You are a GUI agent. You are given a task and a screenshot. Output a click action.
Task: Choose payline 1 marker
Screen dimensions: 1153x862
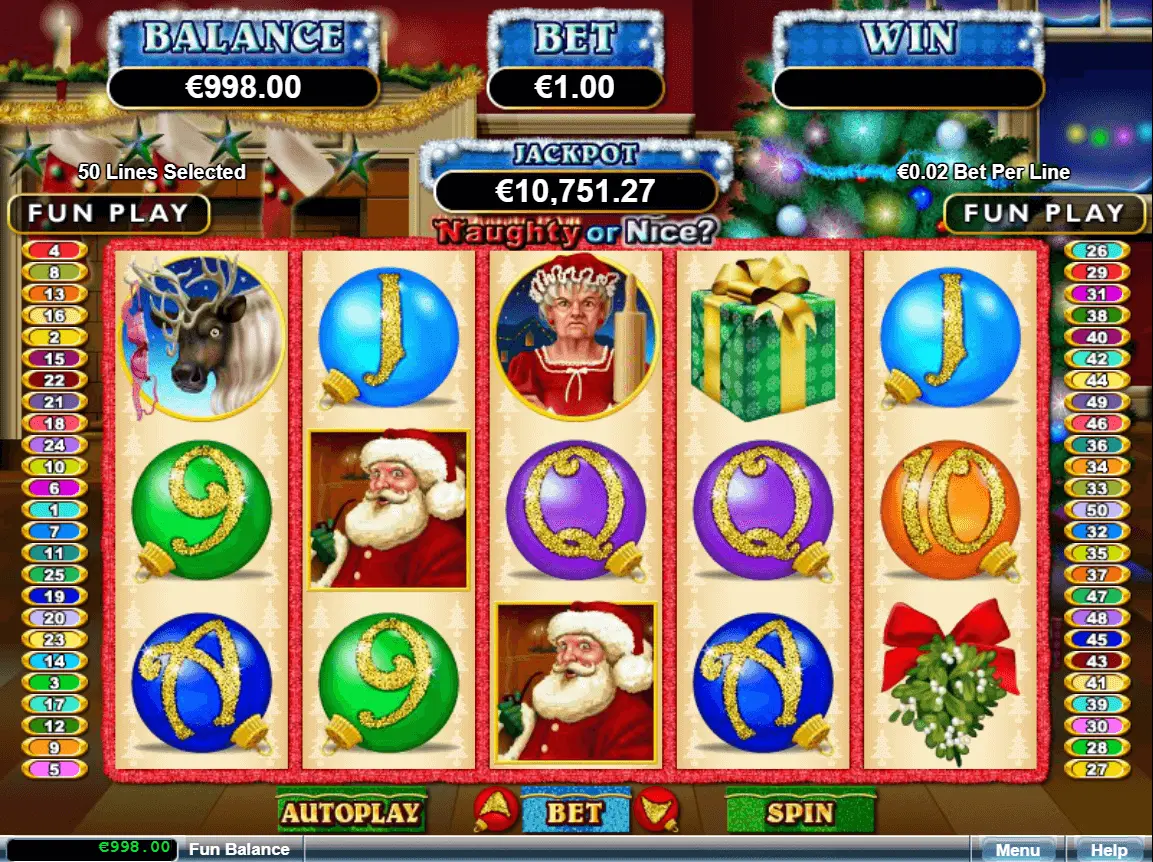[x=54, y=510]
